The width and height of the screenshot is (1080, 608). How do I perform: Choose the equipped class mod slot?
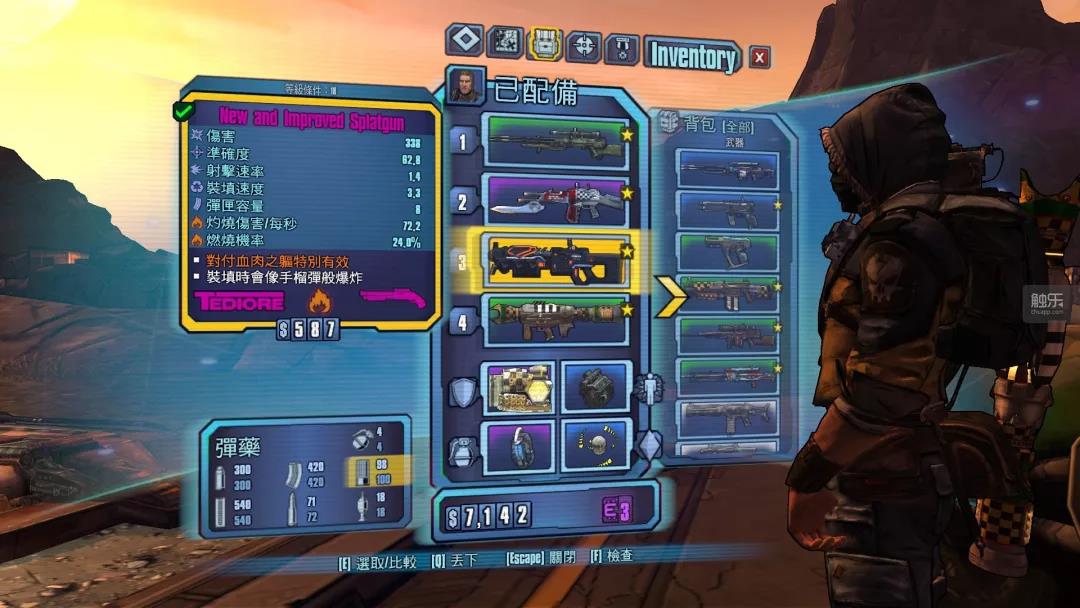pyautogui.click(x=596, y=386)
